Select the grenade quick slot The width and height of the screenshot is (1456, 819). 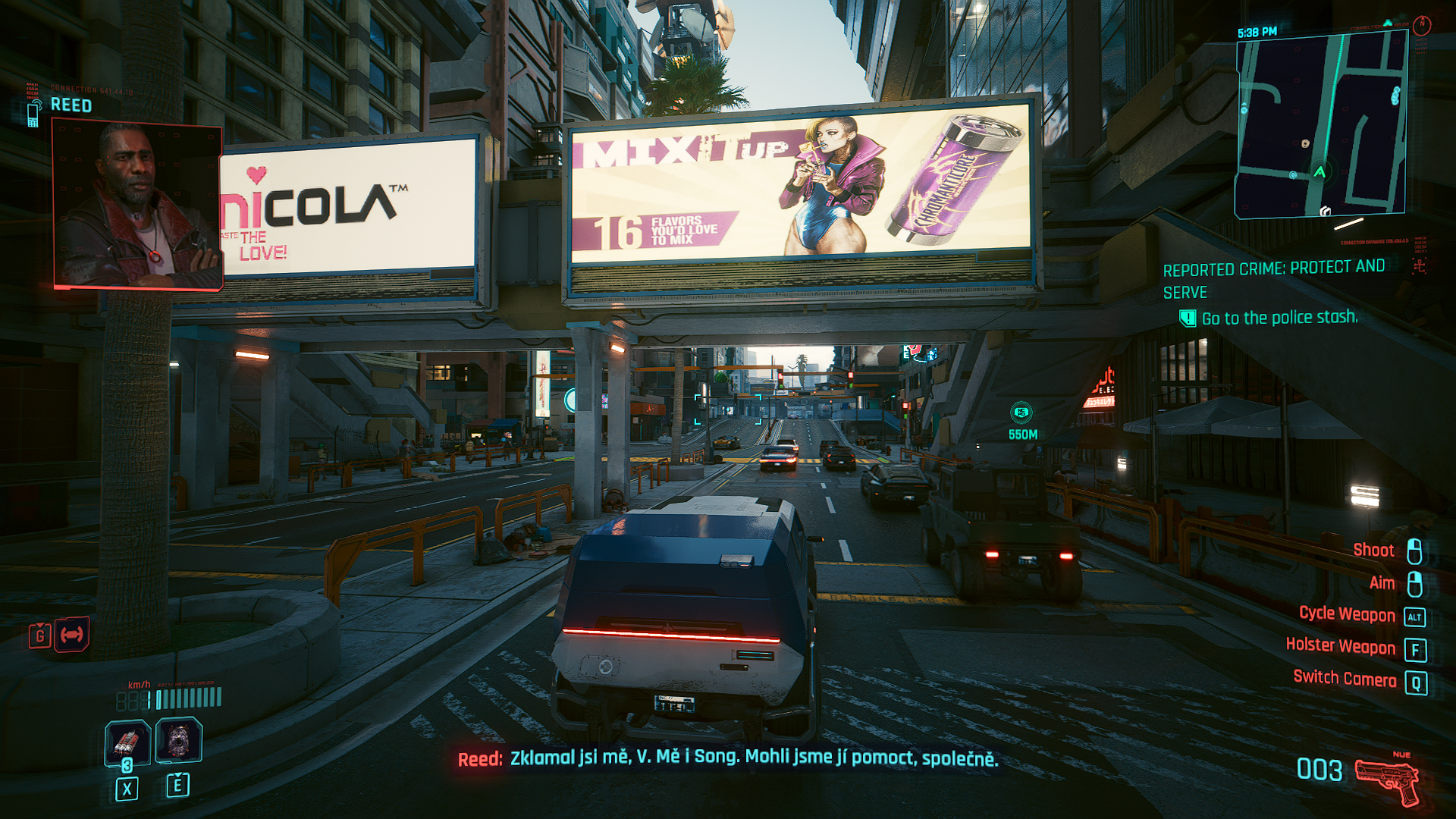click(127, 741)
